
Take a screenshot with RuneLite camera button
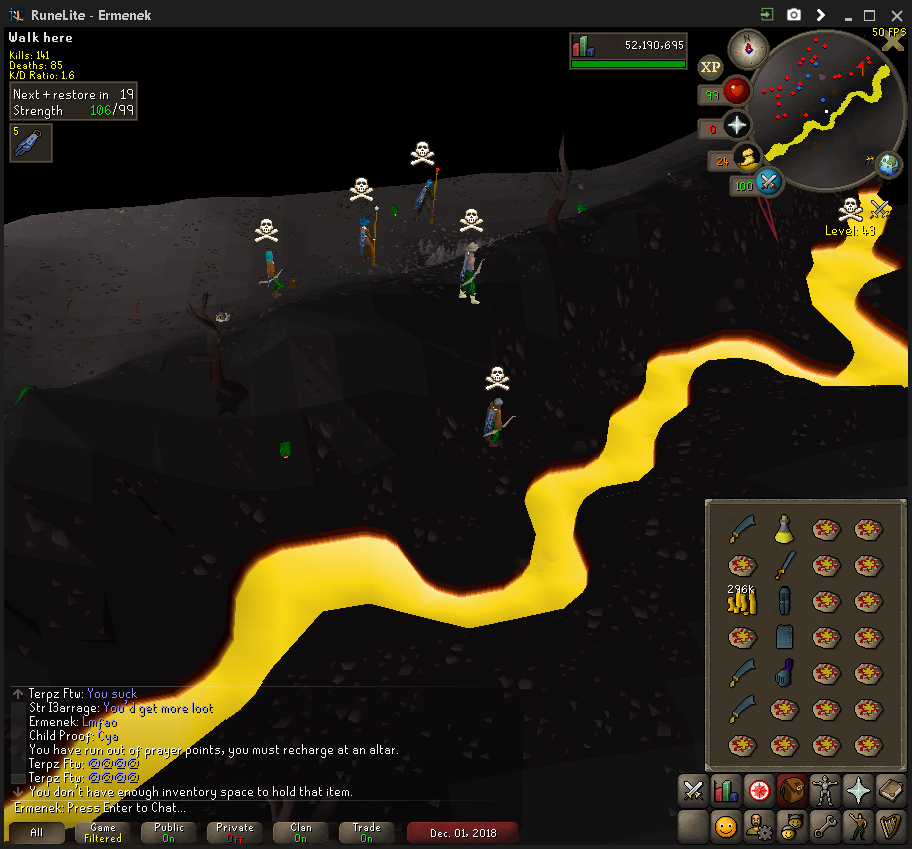coord(794,15)
